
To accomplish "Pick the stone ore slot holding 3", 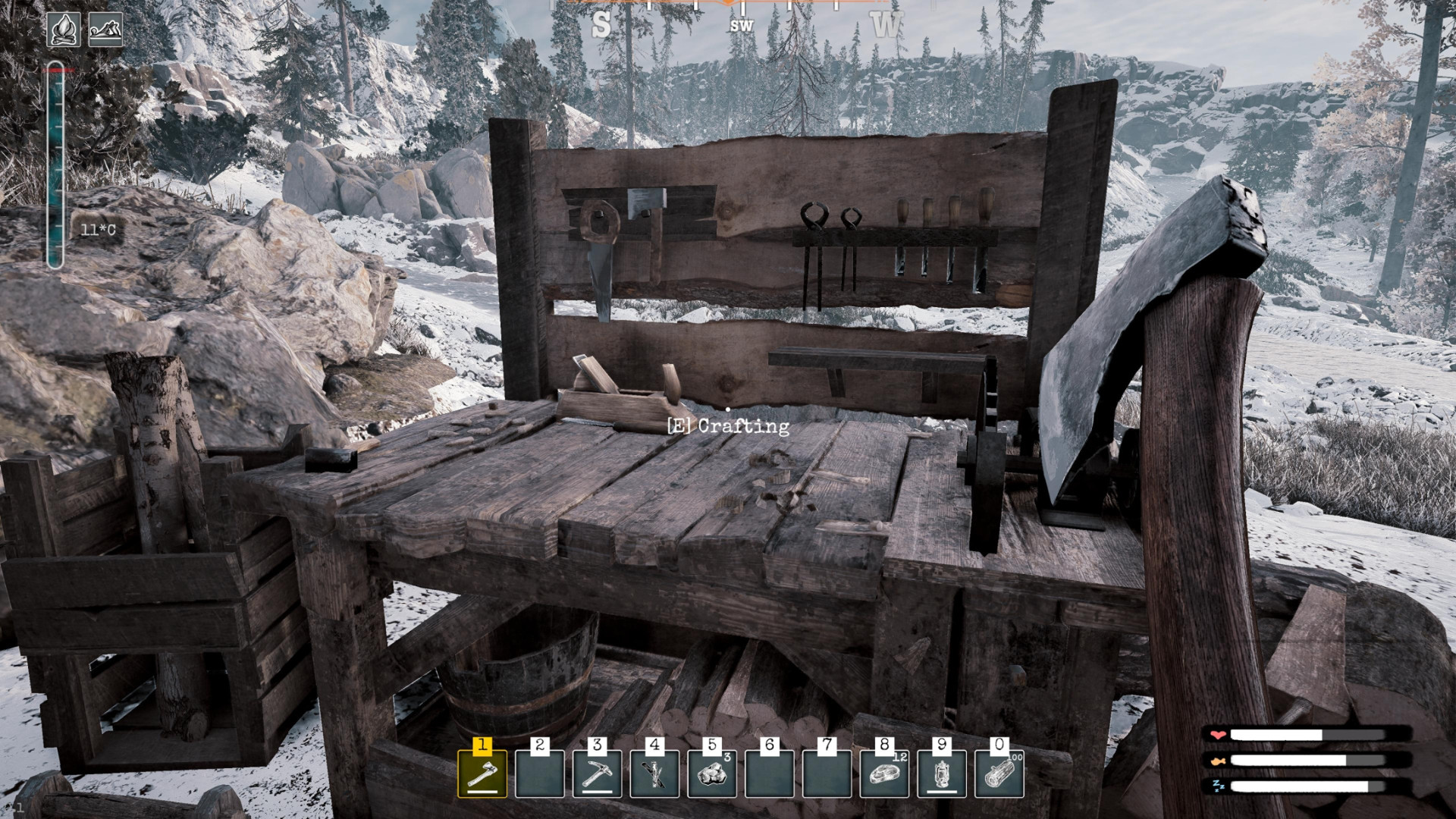I will point(712,774).
